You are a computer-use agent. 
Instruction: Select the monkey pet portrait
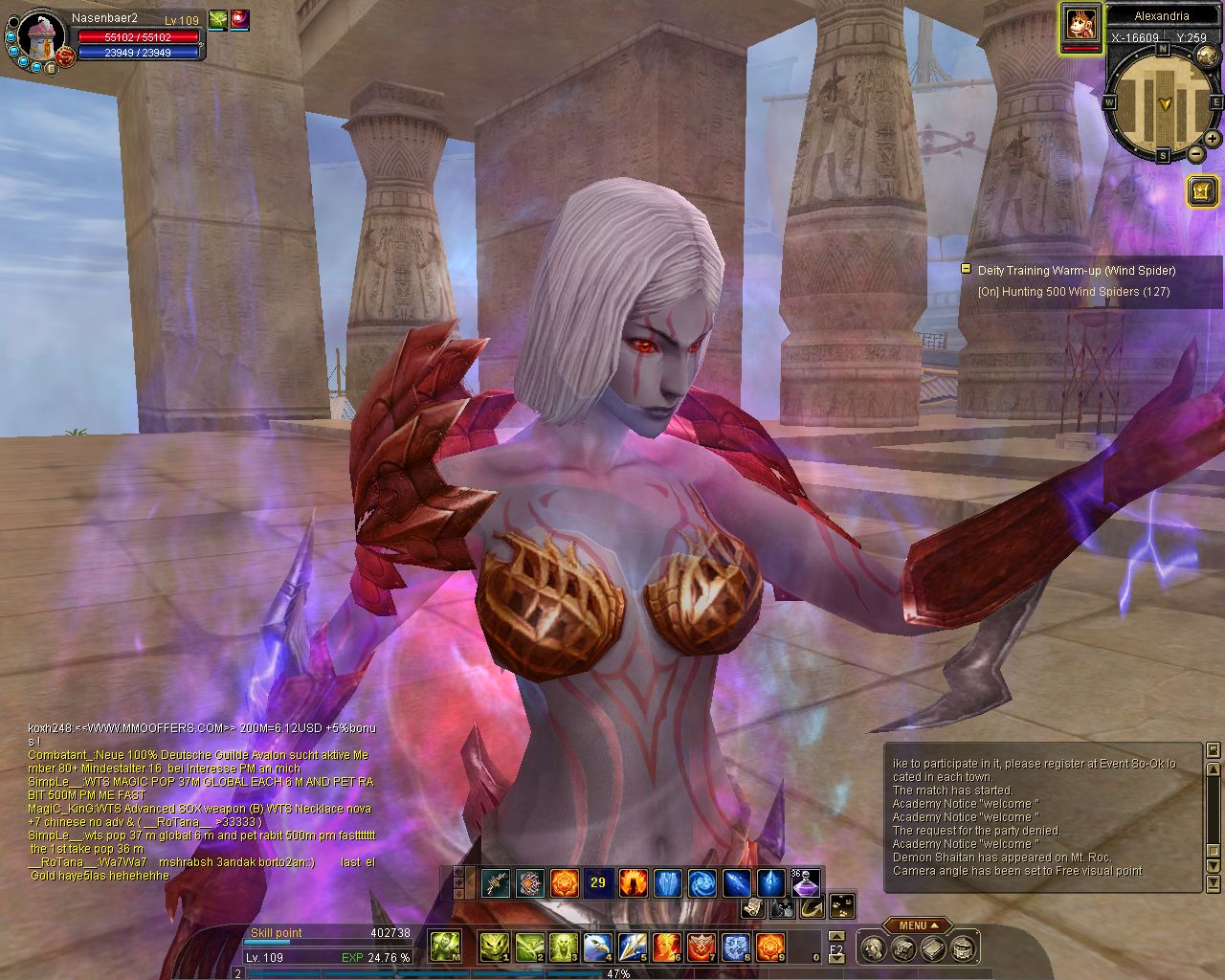1081,23
